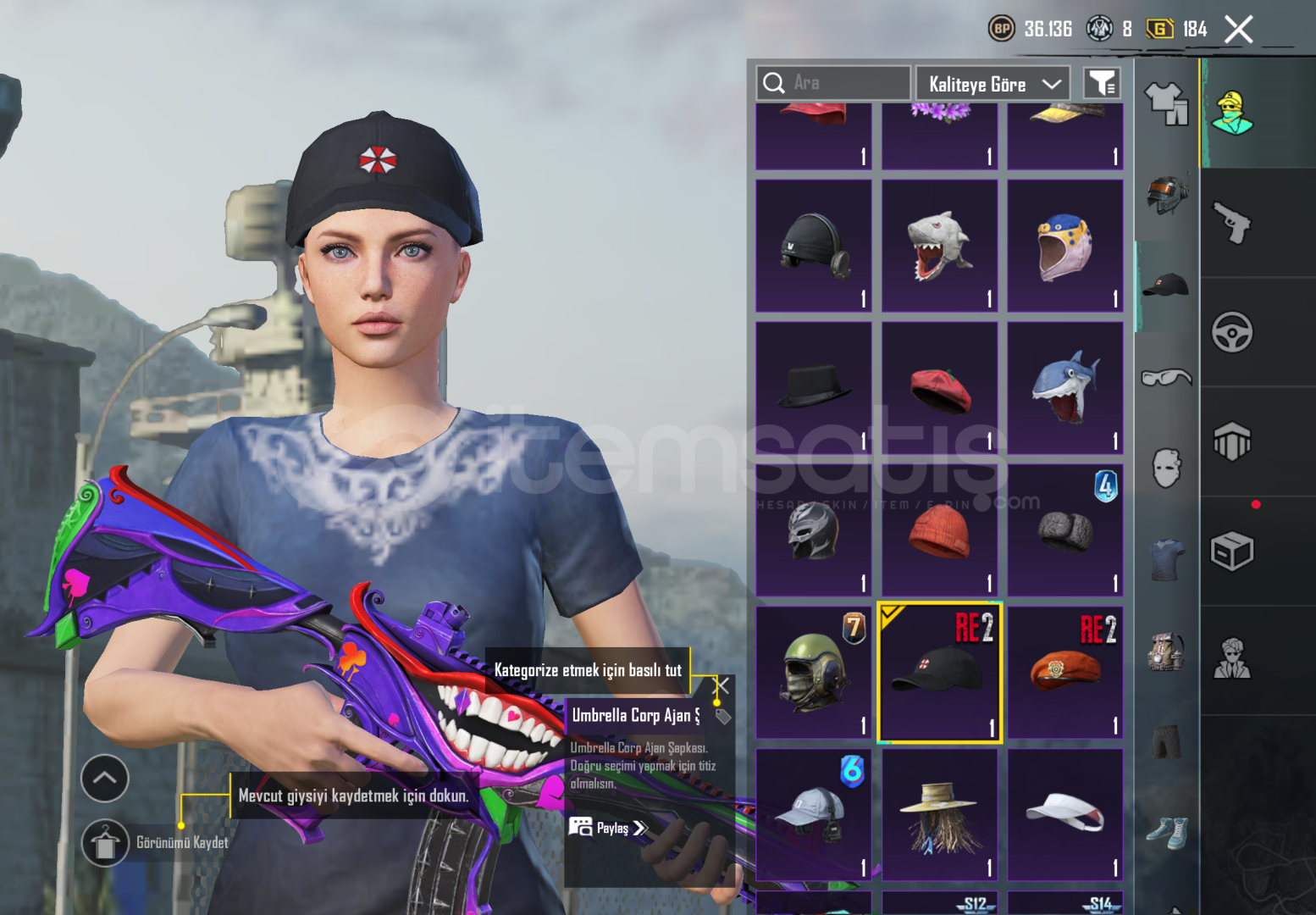Select the grey shark head hat
Image resolution: width=1316 pixels, height=915 pixels.
(x=939, y=246)
